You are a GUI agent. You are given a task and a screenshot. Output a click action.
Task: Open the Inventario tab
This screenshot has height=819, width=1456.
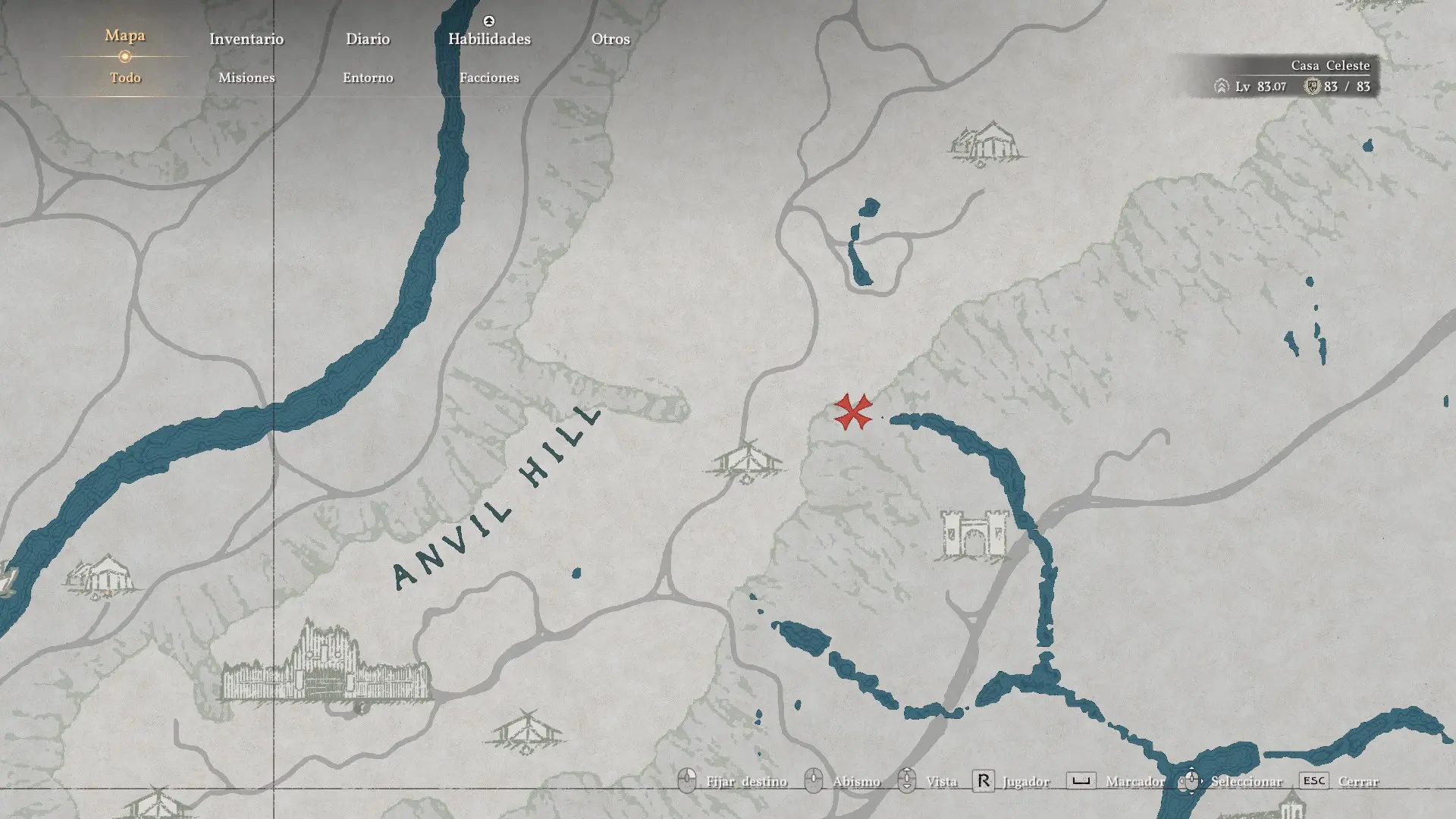point(246,39)
